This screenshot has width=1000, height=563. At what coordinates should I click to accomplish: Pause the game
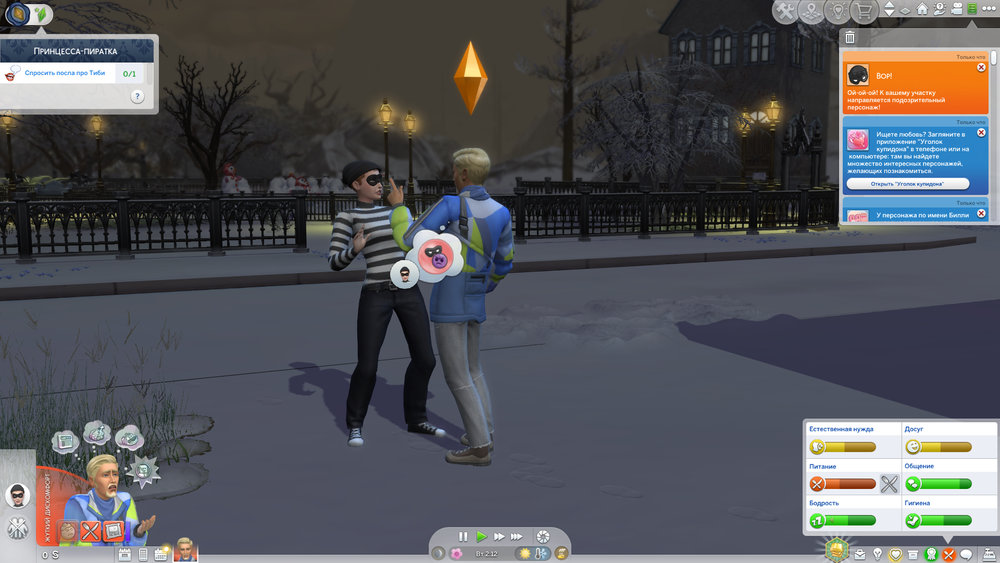point(463,536)
